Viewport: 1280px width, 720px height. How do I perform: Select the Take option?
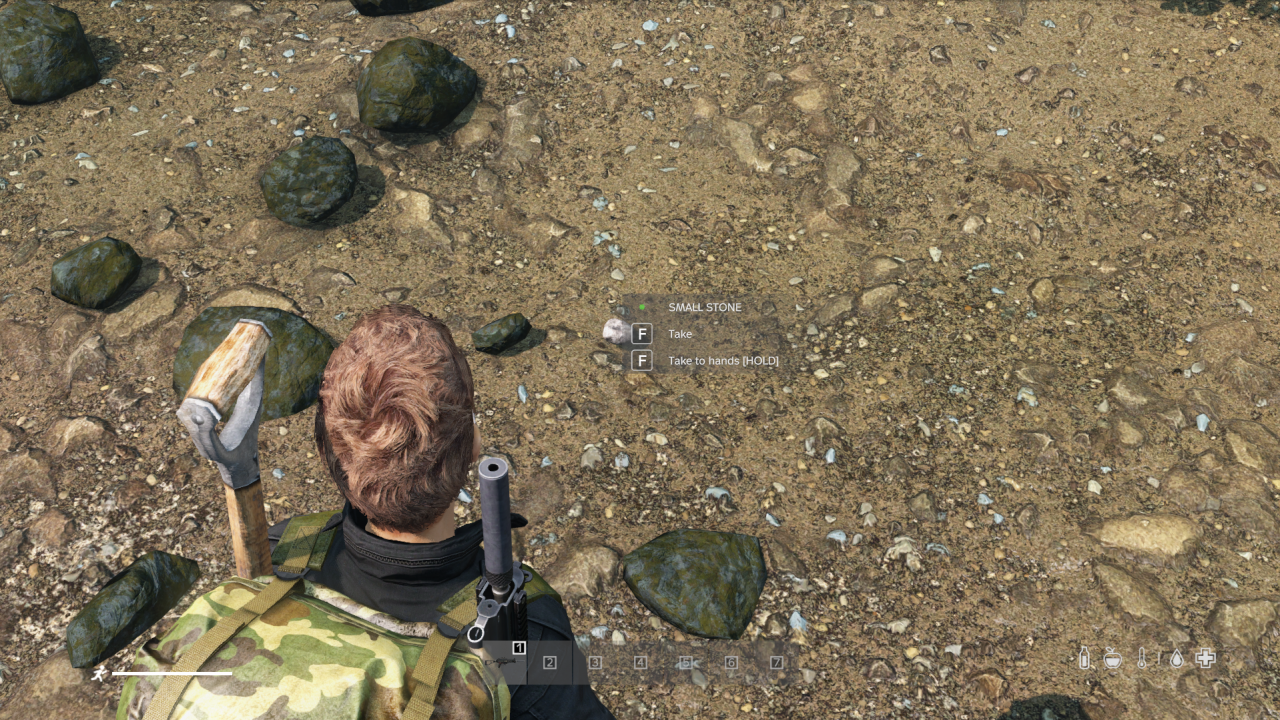point(679,334)
